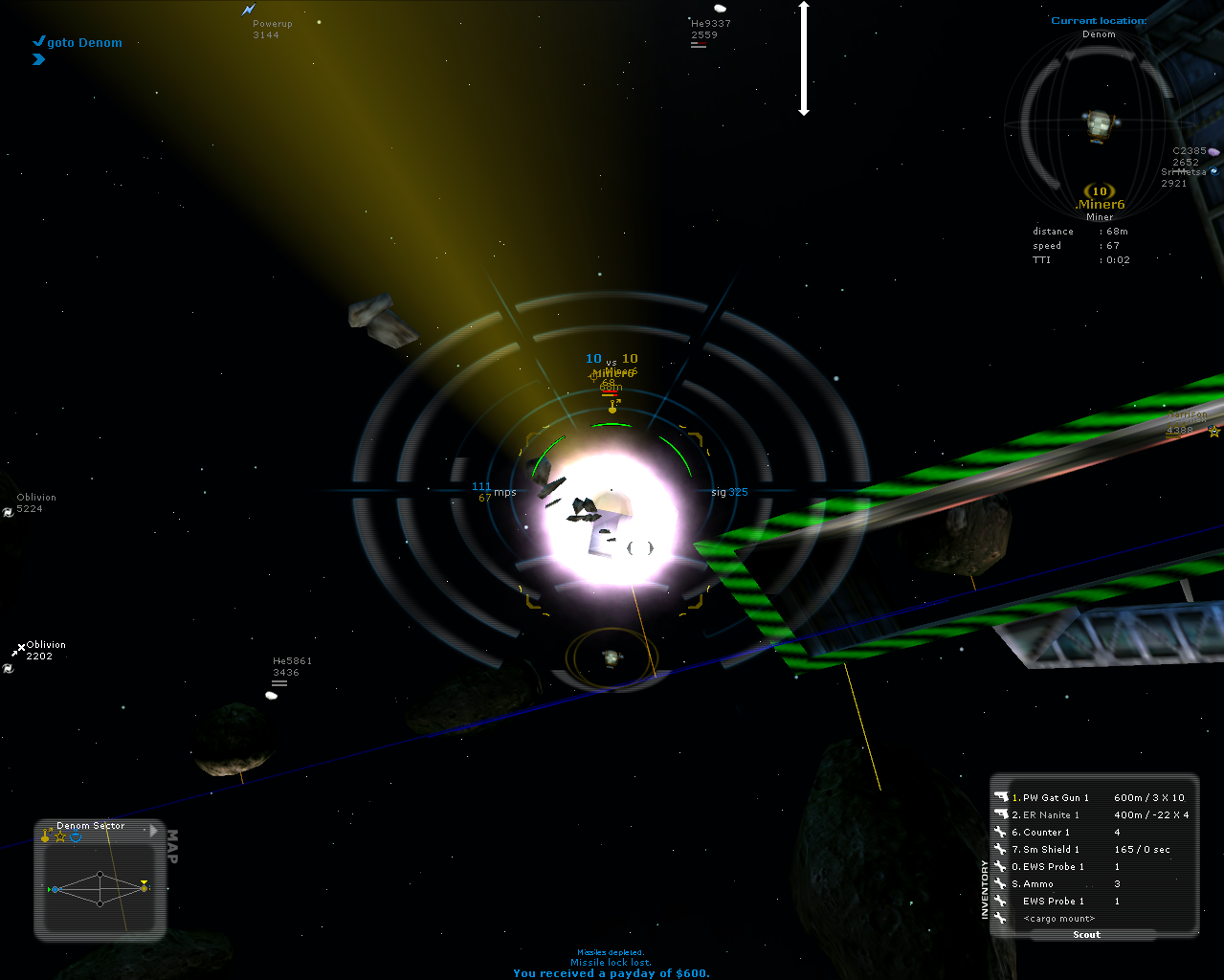
Task: Select the blue sector node on the minimap
Action: pos(56,889)
